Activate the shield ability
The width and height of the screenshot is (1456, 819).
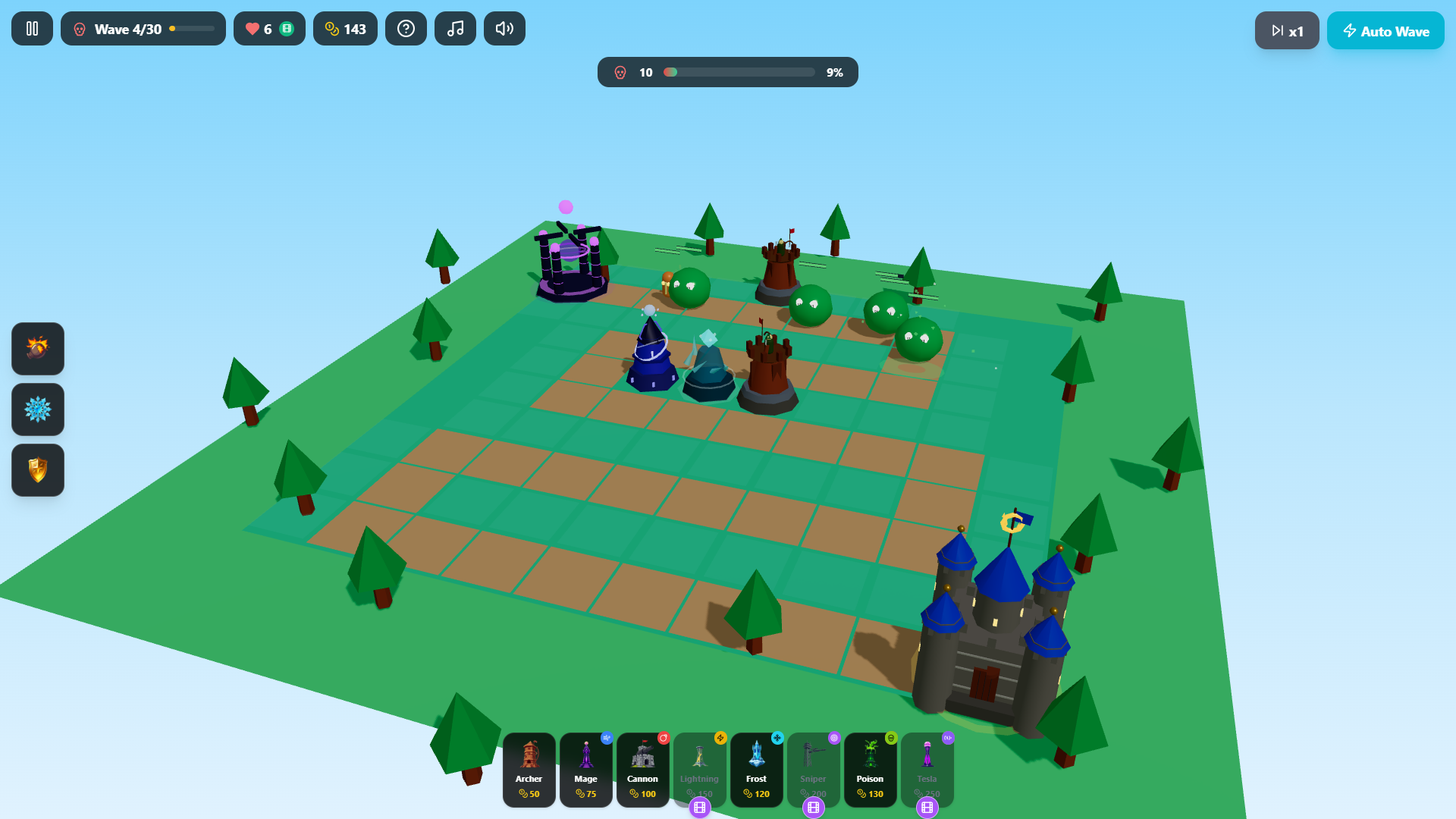coord(37,470)
